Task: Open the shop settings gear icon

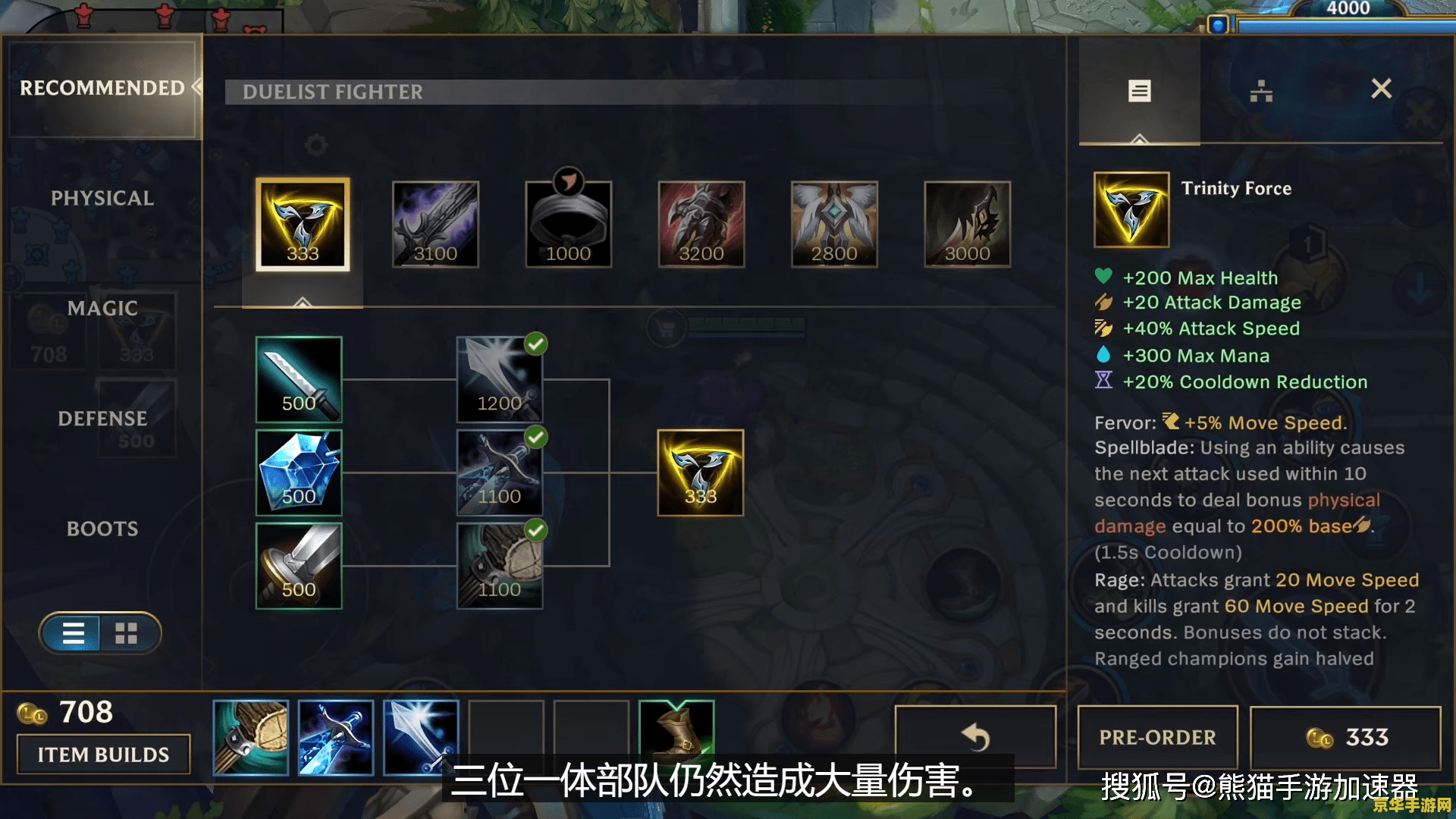Action: pyautogui.click(x=317, y=146)
